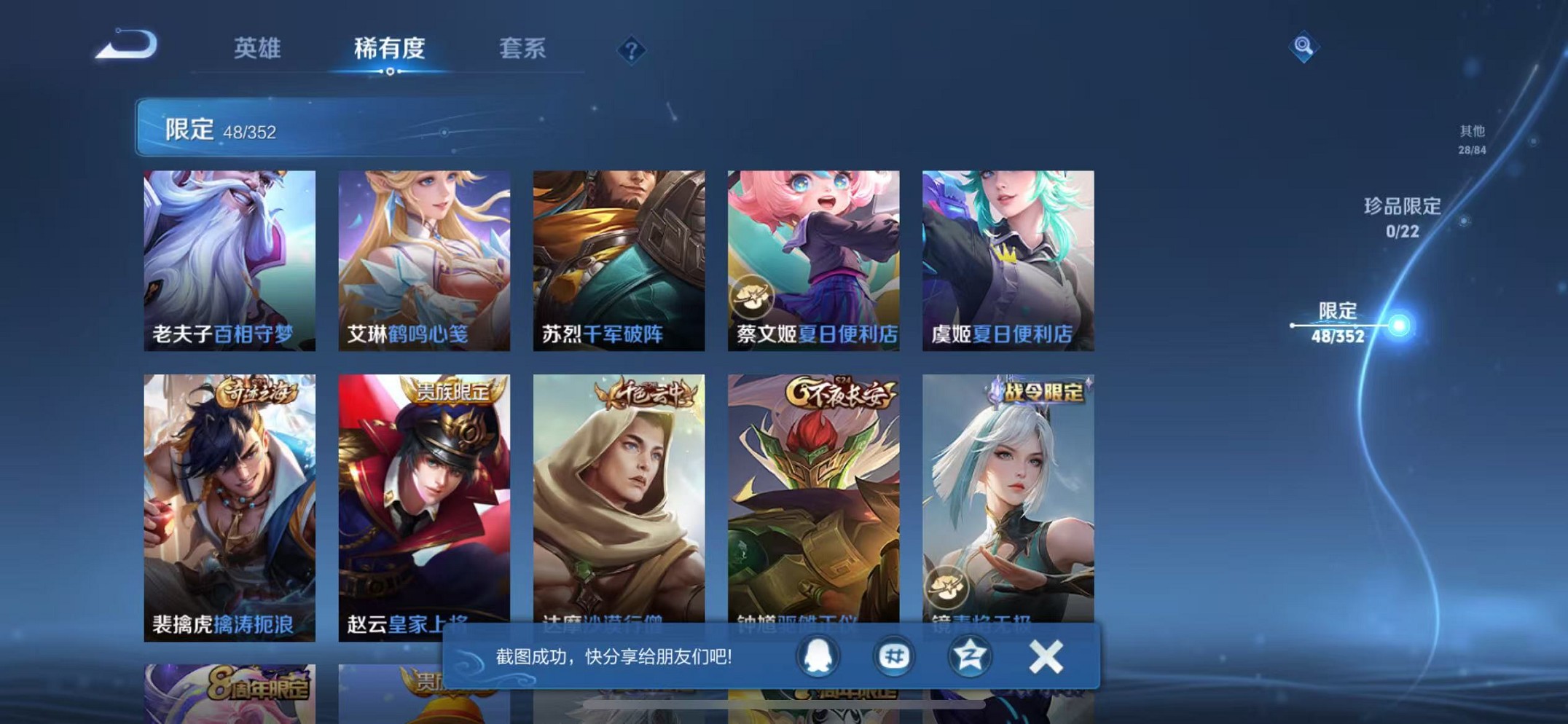View 赵云's 皇家上将 skin thumbnail
This screenshot has width=1568, height=724.
point(424,495)
